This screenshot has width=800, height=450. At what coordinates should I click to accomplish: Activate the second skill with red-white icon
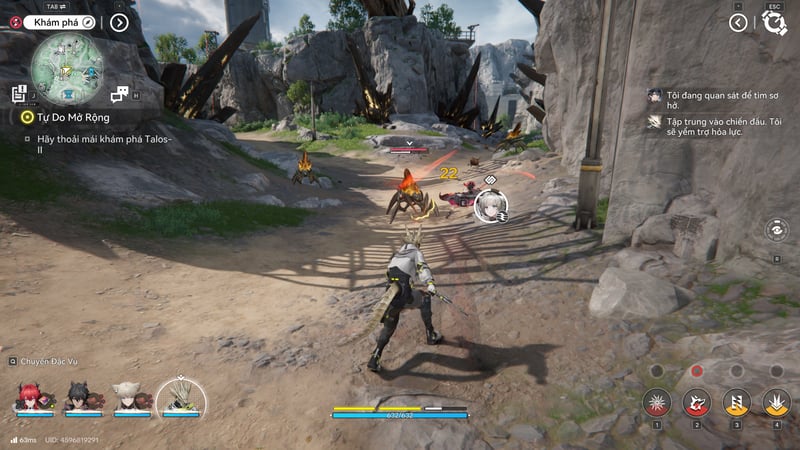point(696,403)
